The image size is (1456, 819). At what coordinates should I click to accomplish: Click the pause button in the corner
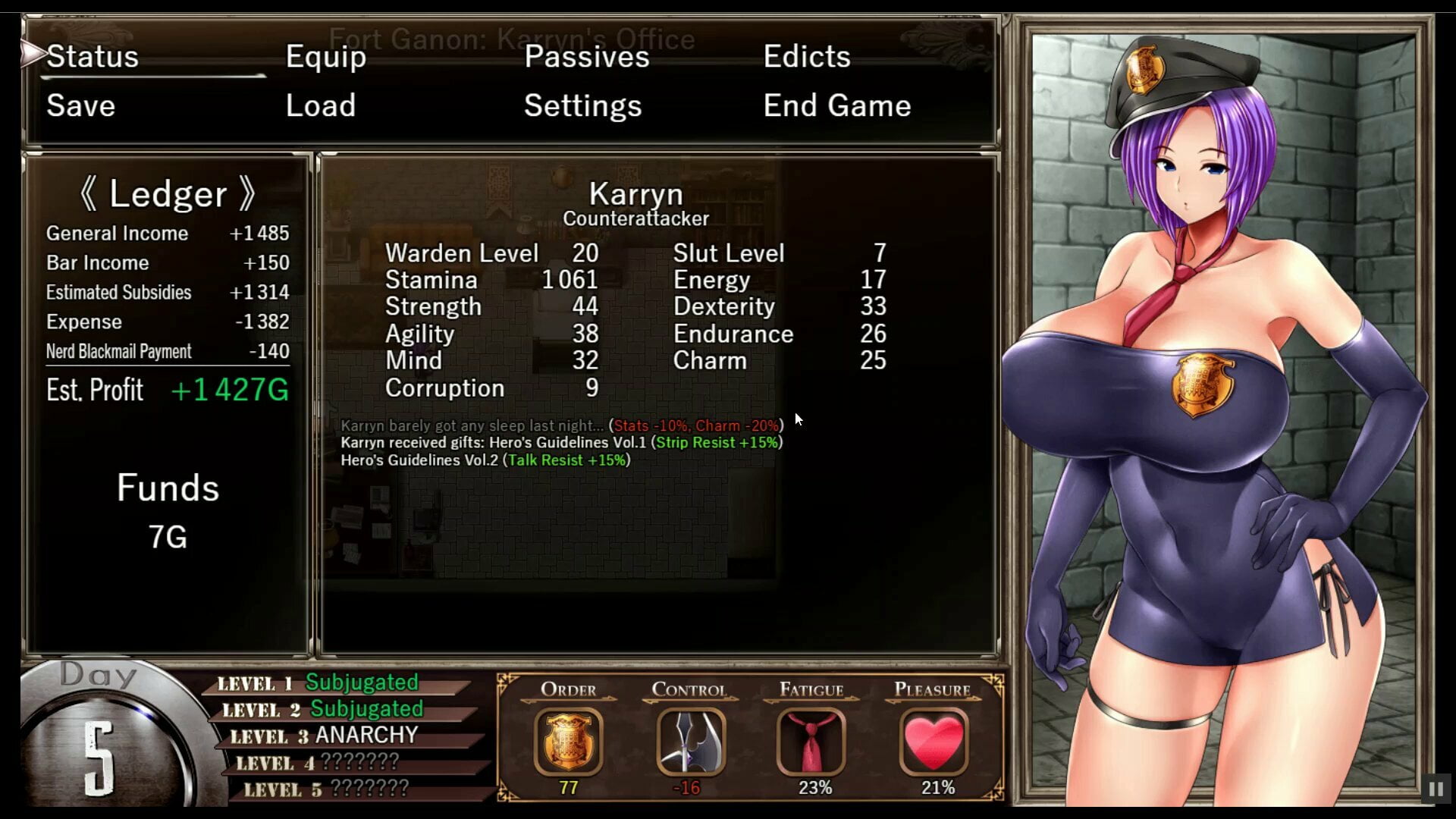click(x=1436, y=789)
